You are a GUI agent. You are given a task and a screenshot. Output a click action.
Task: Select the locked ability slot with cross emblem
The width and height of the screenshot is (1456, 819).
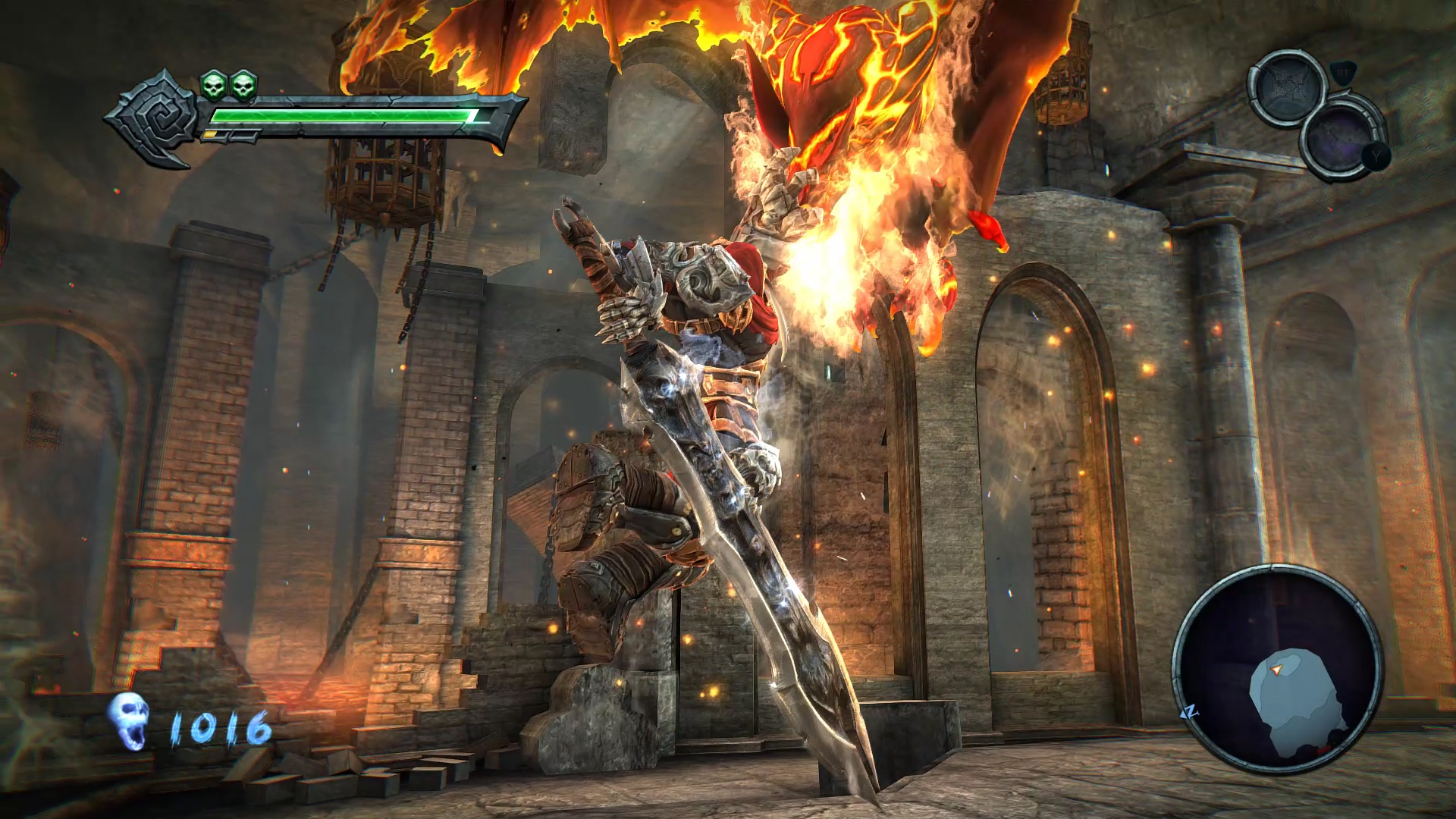coord(1291,86)
